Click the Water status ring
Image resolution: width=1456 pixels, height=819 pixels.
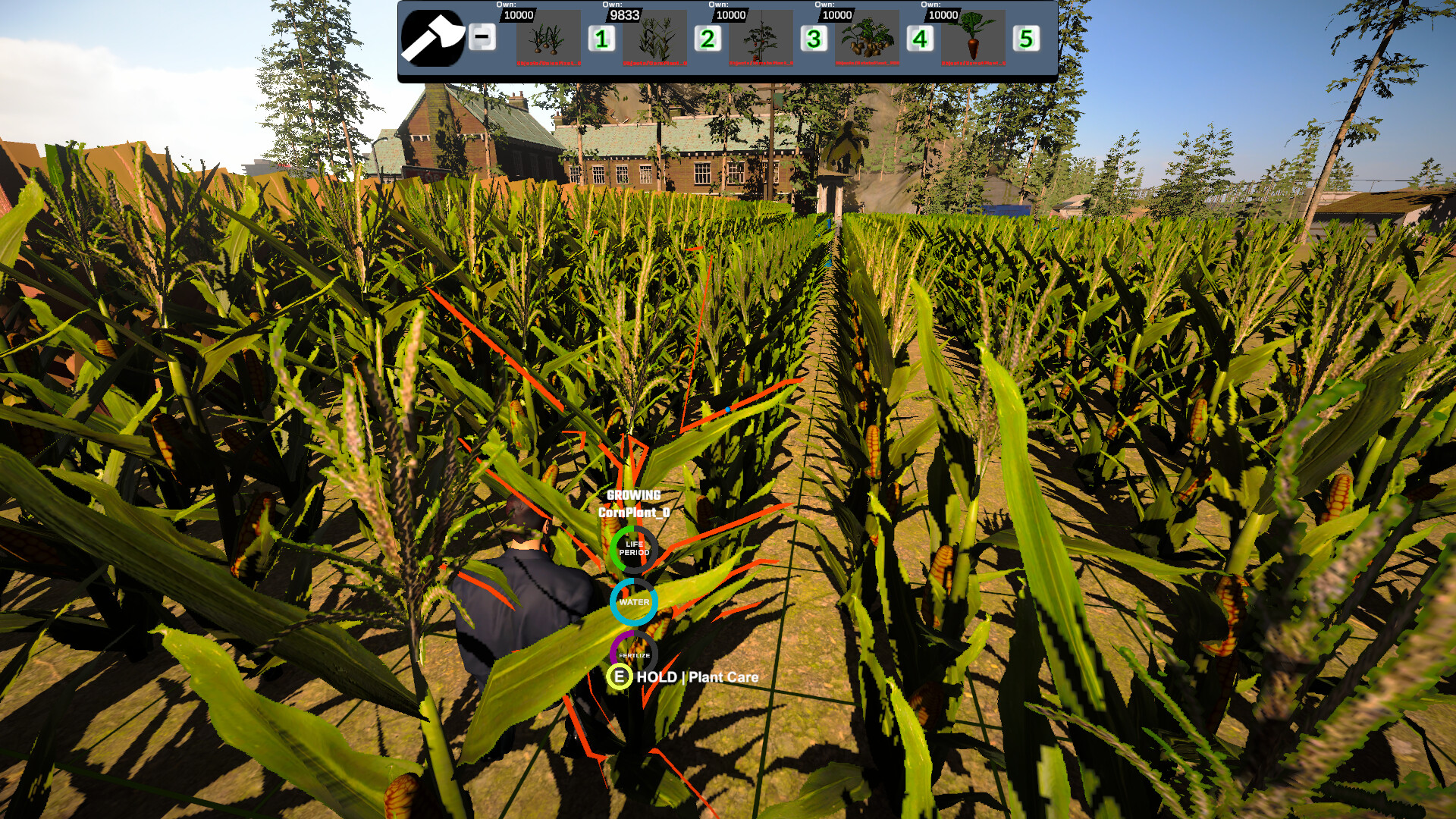(634, 603)
